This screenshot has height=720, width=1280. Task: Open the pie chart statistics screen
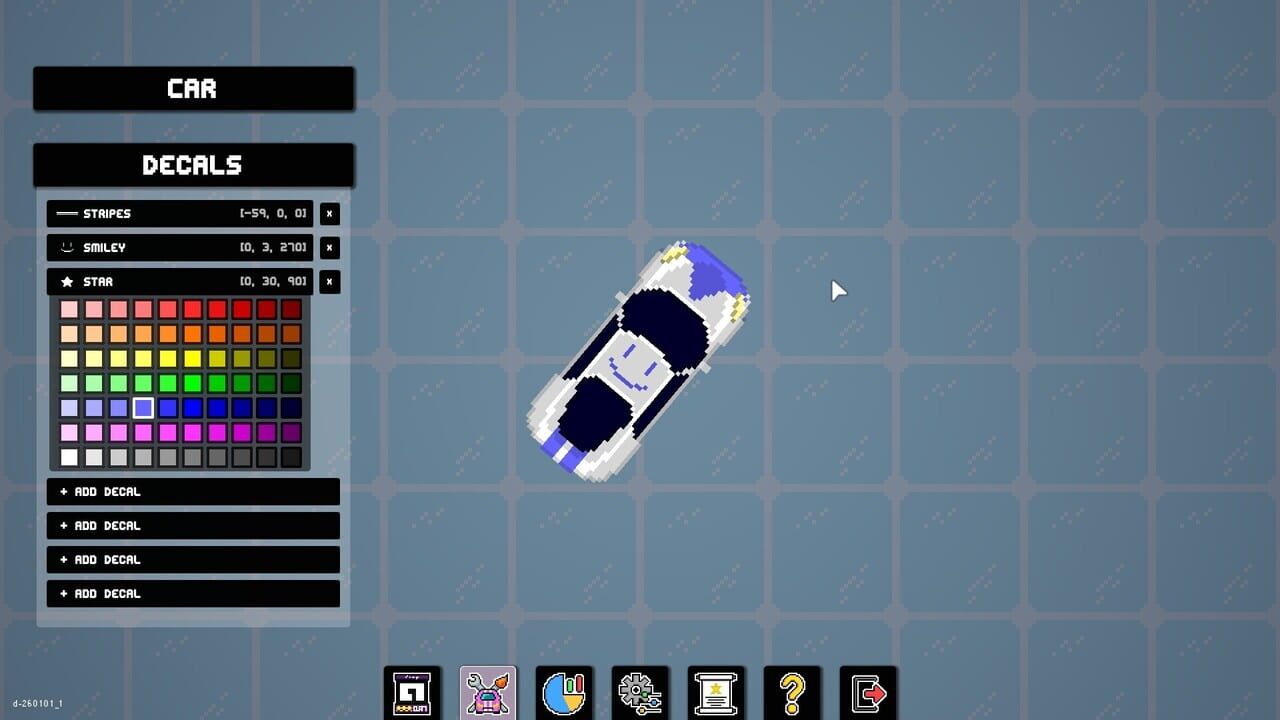click(x=564, y=690)
